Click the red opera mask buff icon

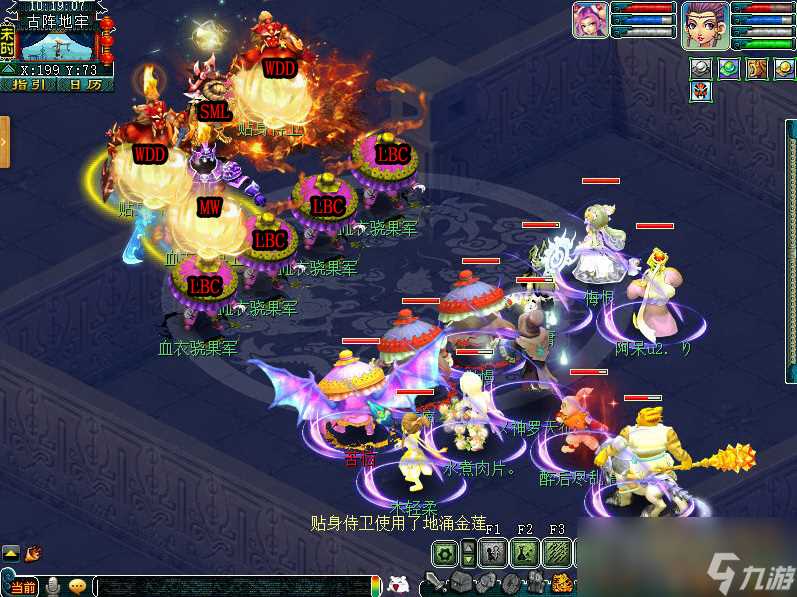coord(701,92)
